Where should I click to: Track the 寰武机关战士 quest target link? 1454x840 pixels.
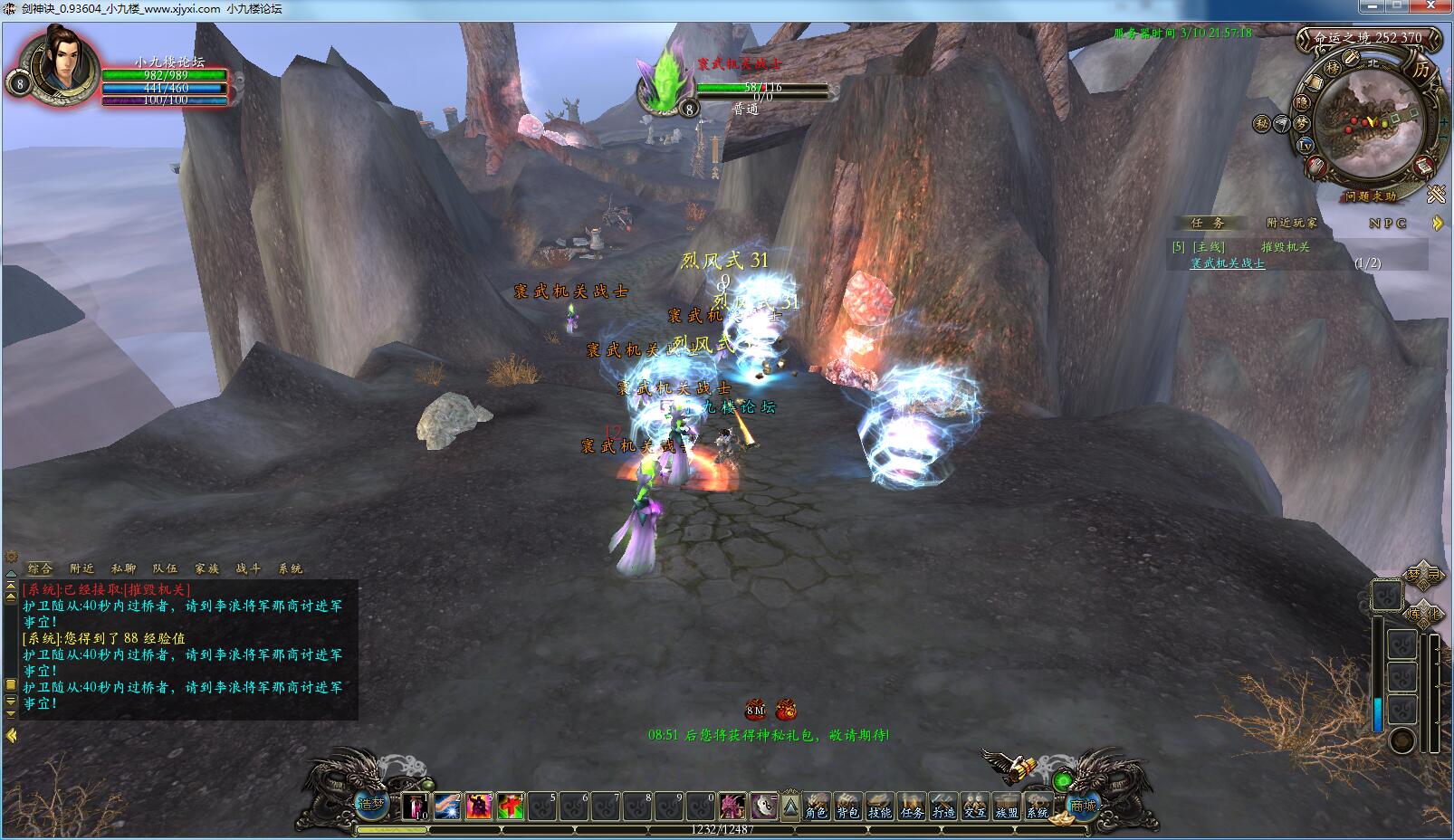coord(1227,263)
